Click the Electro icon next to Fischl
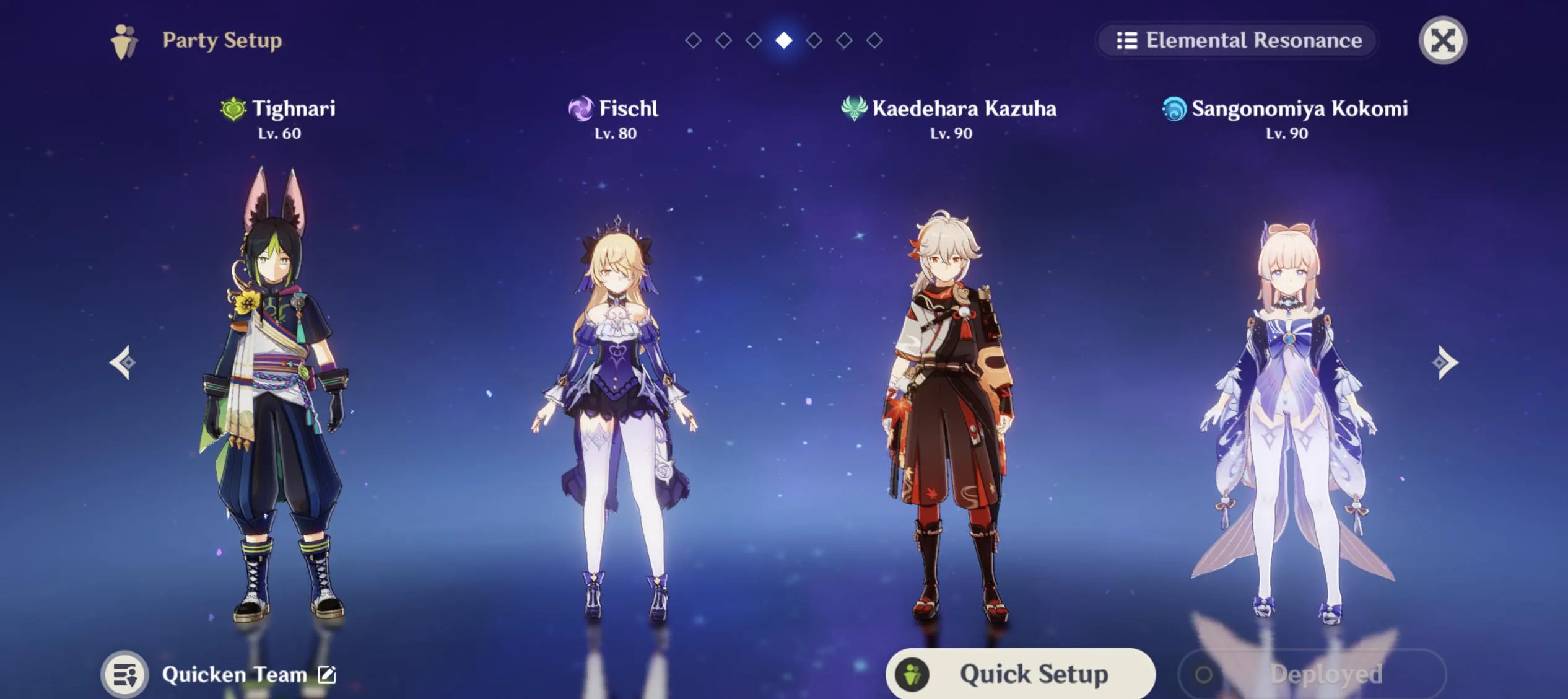 (580, 109)
